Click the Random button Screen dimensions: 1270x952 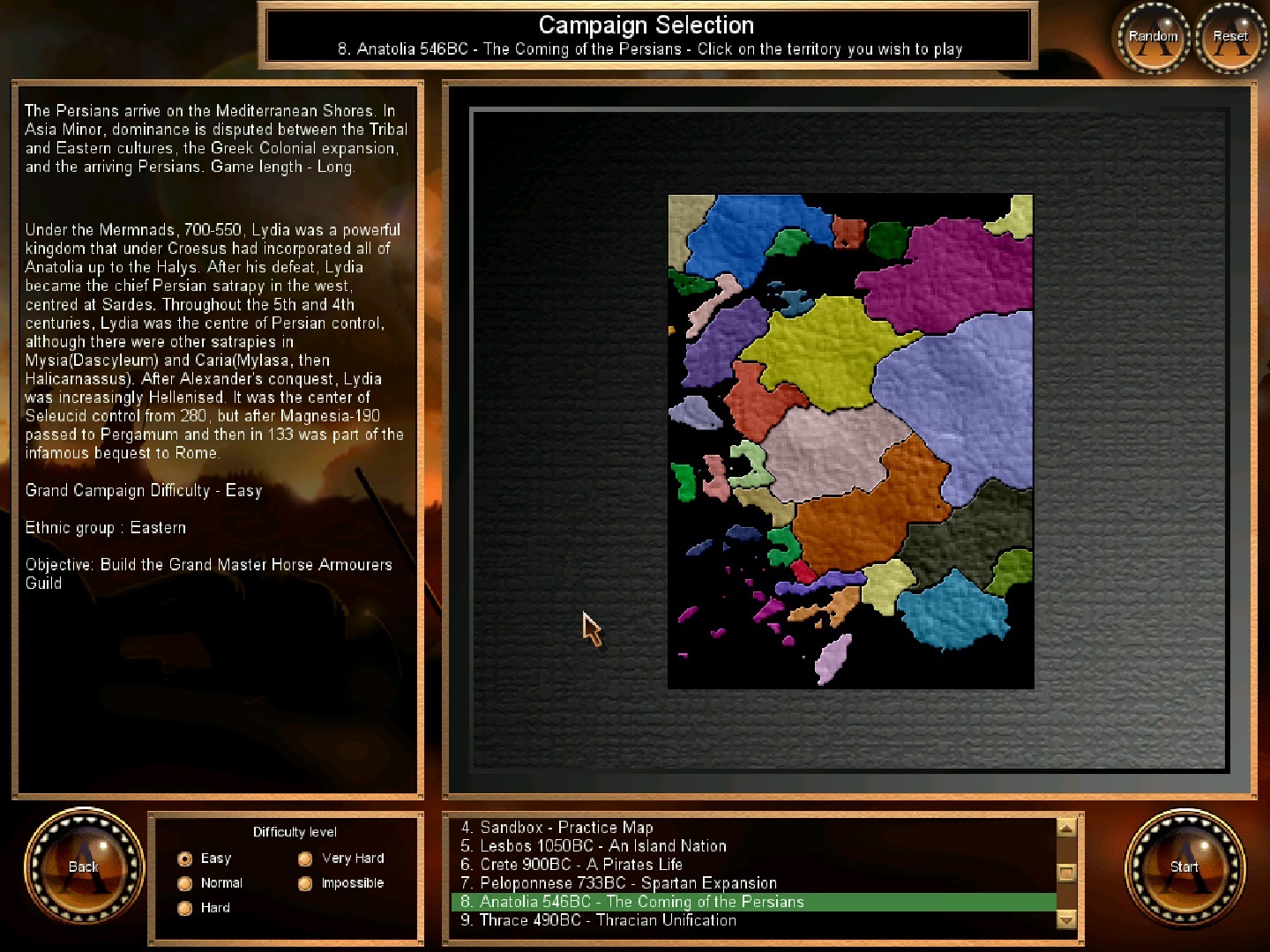click(1154, 37)
